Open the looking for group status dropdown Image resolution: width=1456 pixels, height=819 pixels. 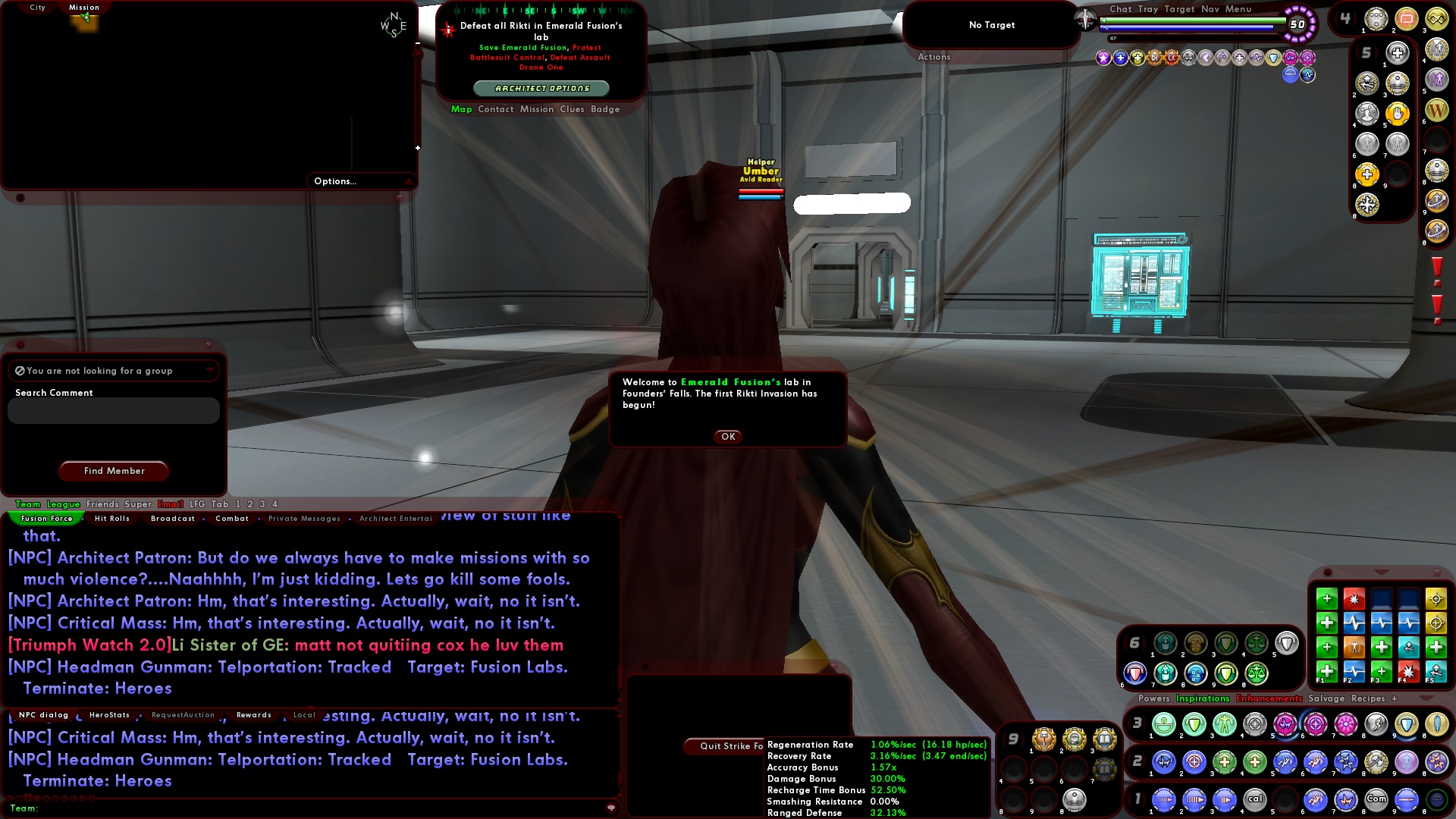[x=210, y=371]
